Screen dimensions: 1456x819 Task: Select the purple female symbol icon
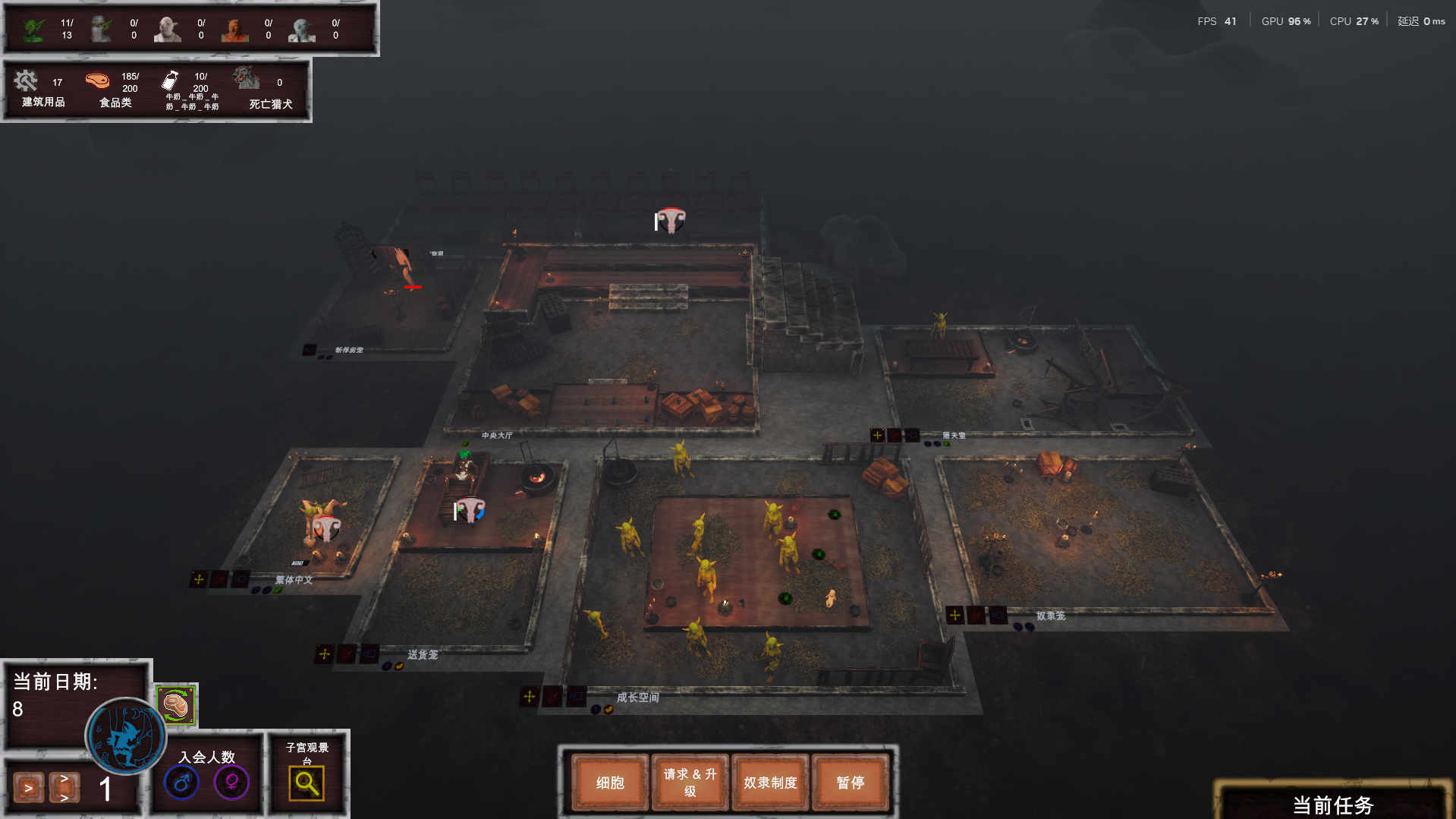231,783
